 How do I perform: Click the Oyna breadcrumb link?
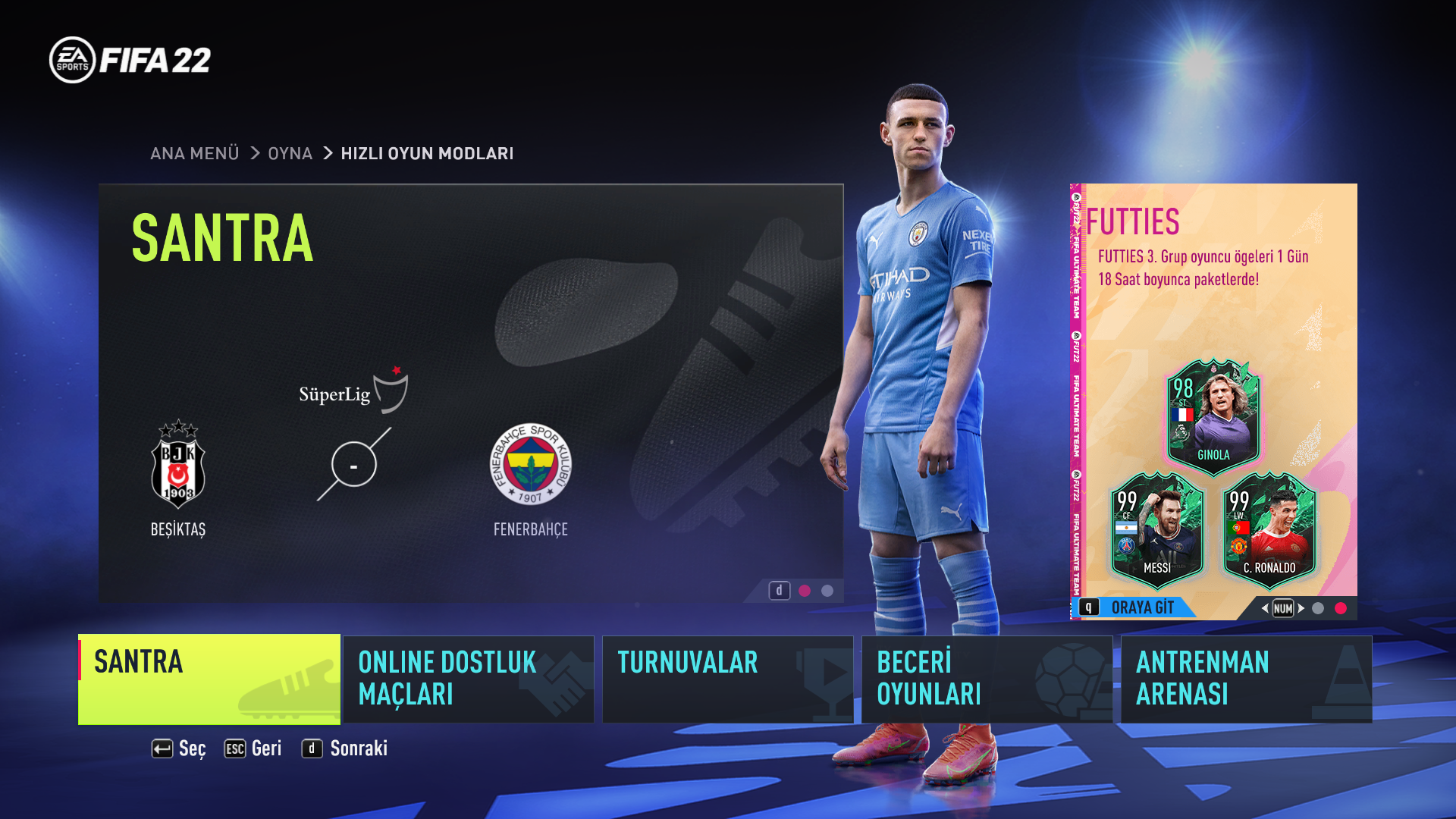click(290, 153)
